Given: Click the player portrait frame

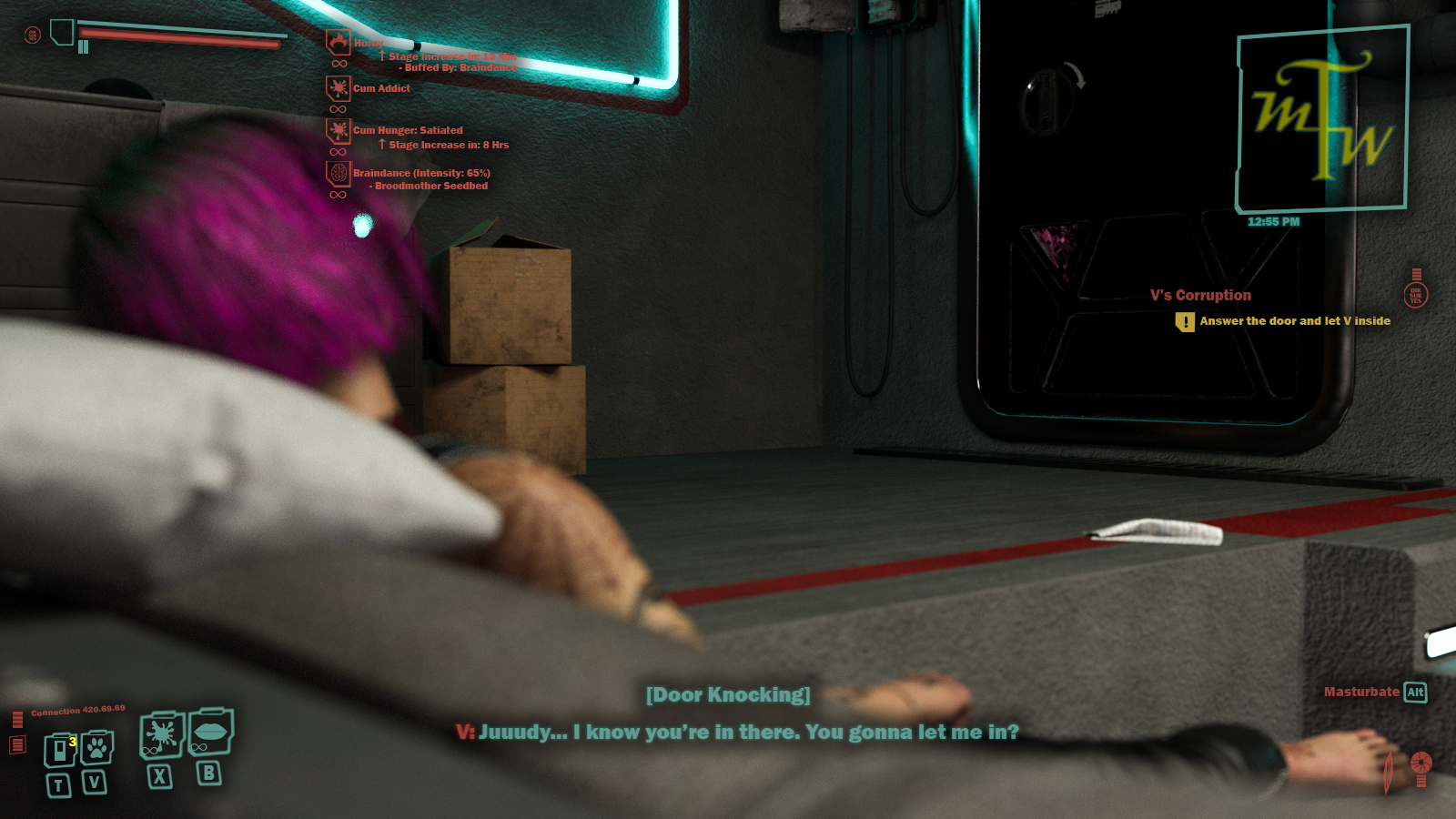Looking at the screenshot, I should (x=62, y=33).
